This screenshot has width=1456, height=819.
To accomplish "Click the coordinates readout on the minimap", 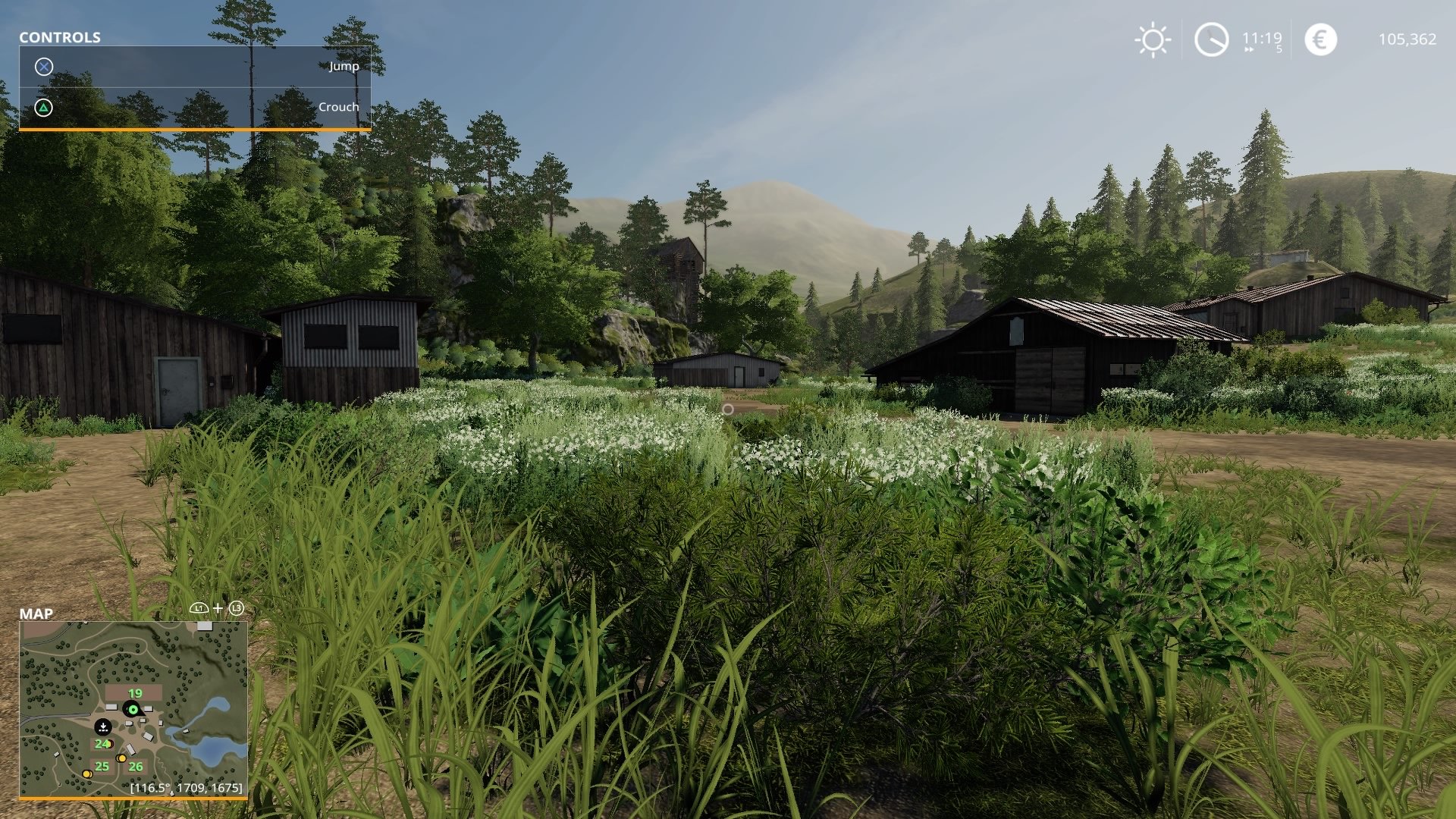I will pos(185,789).
